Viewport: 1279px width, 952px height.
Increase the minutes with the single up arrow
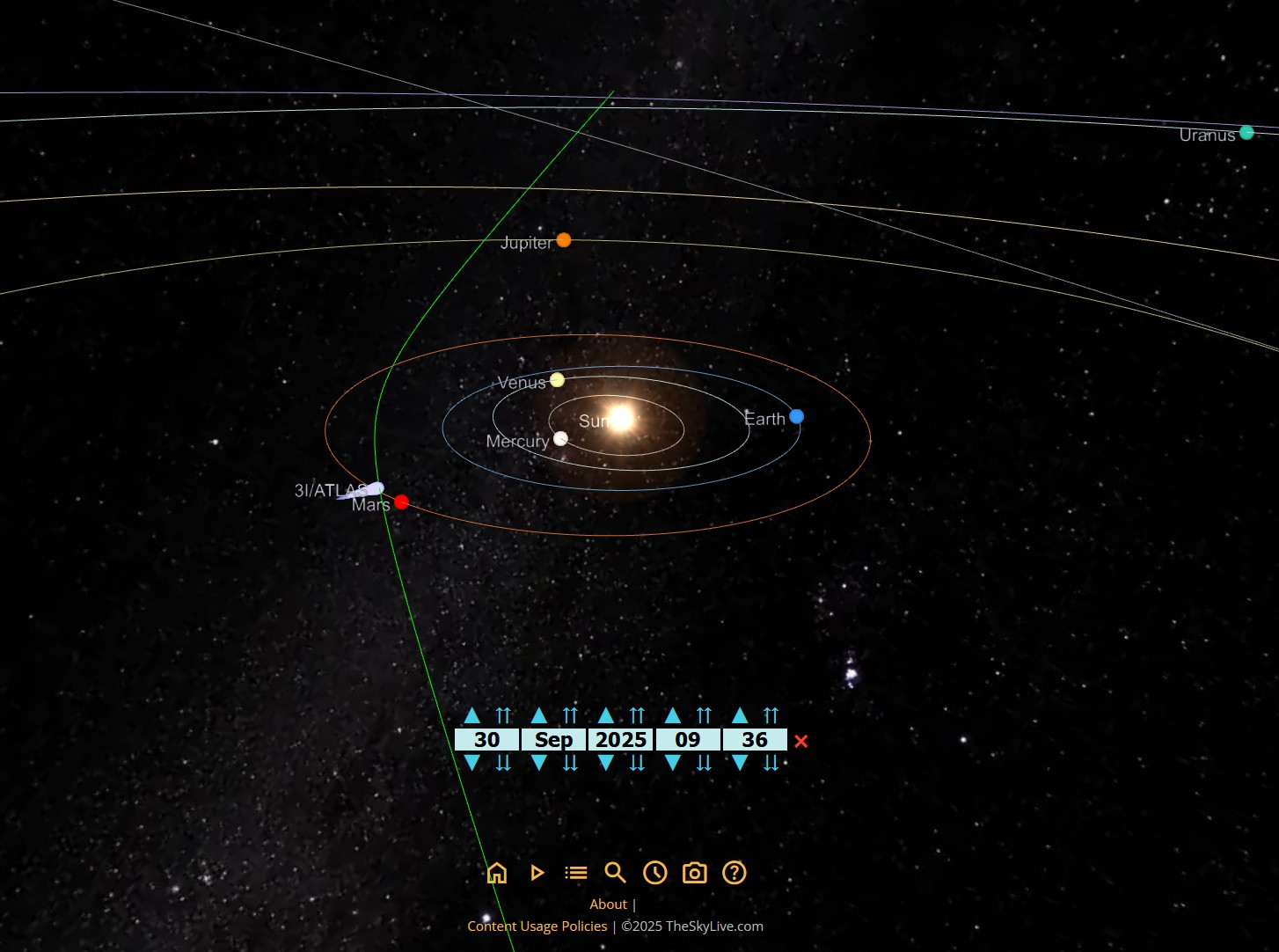click(x=740, y=715)
